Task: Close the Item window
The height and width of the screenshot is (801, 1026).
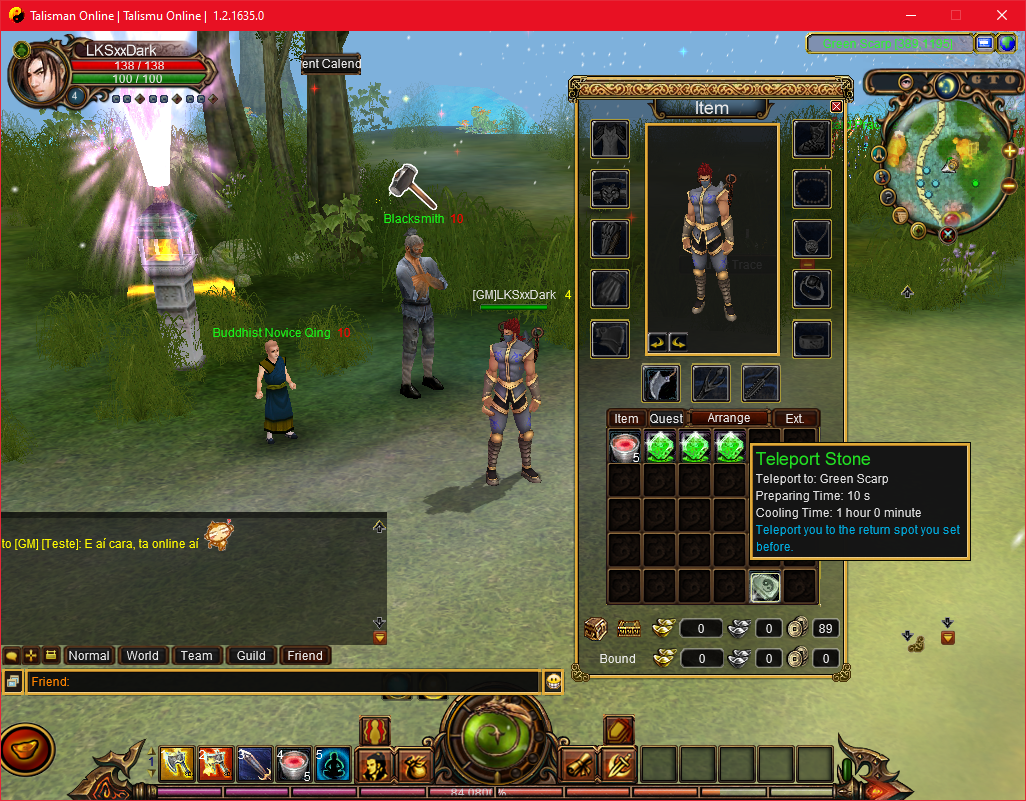Action: (x=836, y=107)
